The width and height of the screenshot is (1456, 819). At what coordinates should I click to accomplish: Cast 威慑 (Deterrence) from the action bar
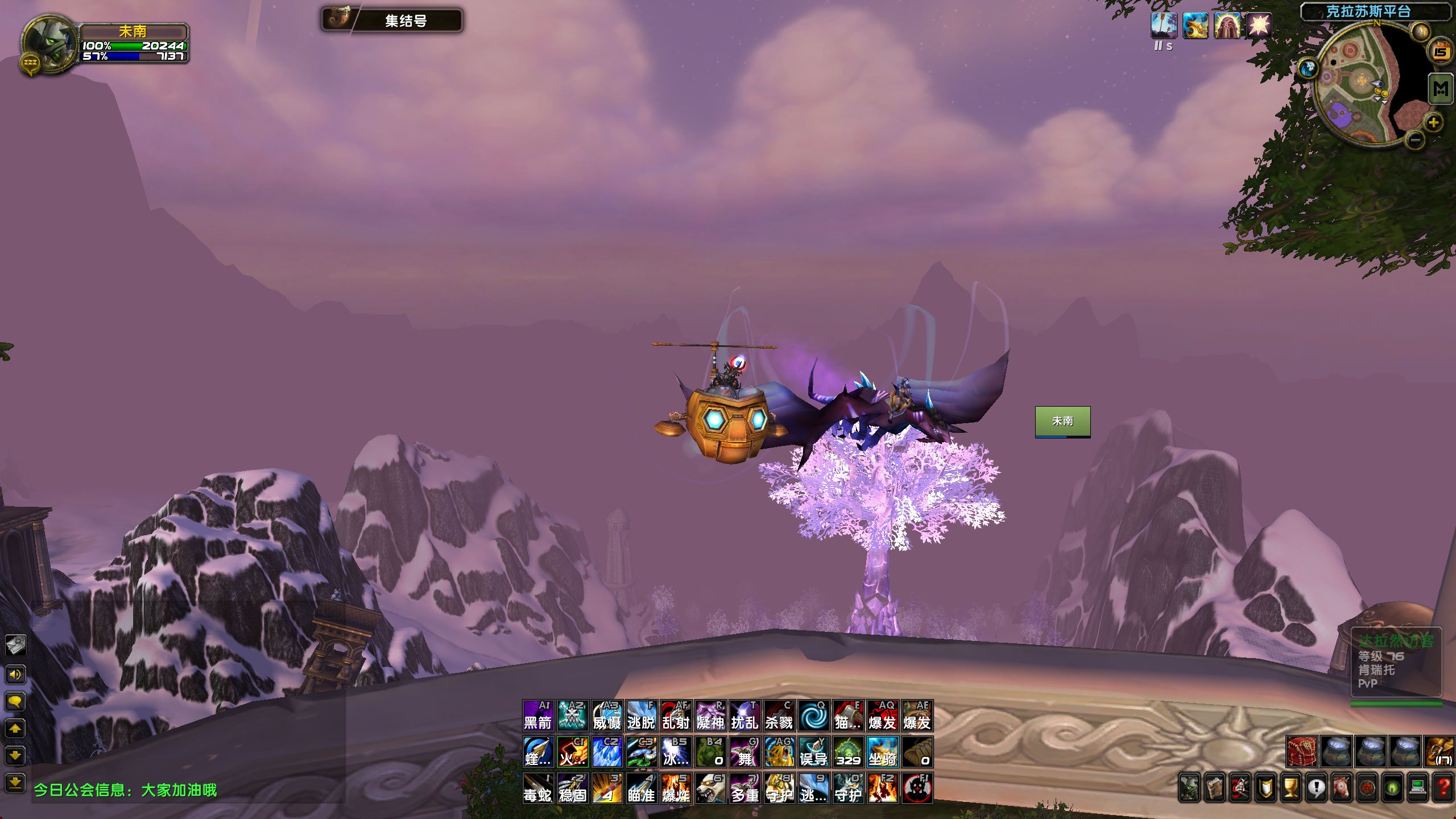(607, 715)
